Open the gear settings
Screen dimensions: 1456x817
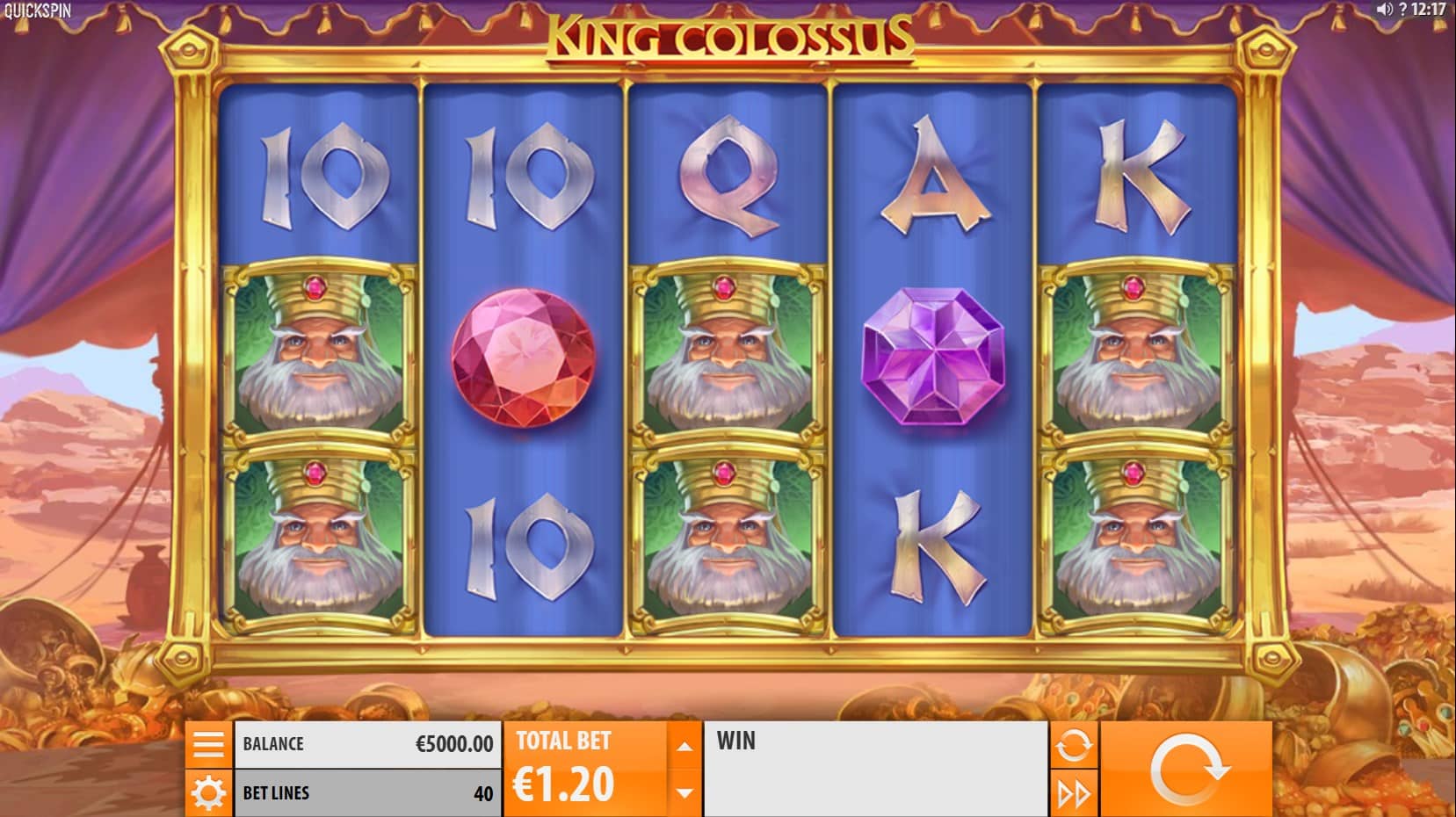[x=208, y=793]
